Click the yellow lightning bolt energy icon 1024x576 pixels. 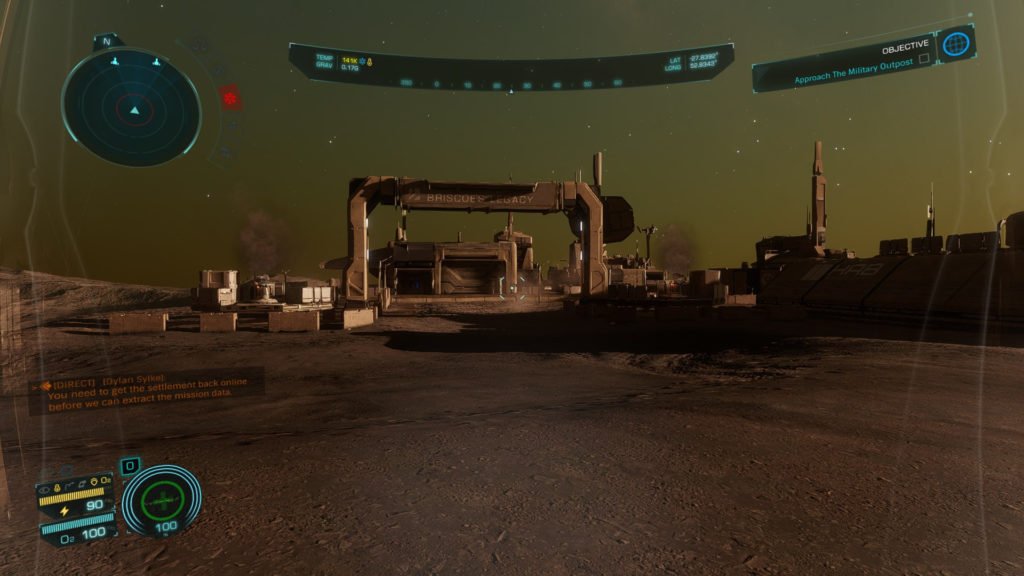click(66, 507)
